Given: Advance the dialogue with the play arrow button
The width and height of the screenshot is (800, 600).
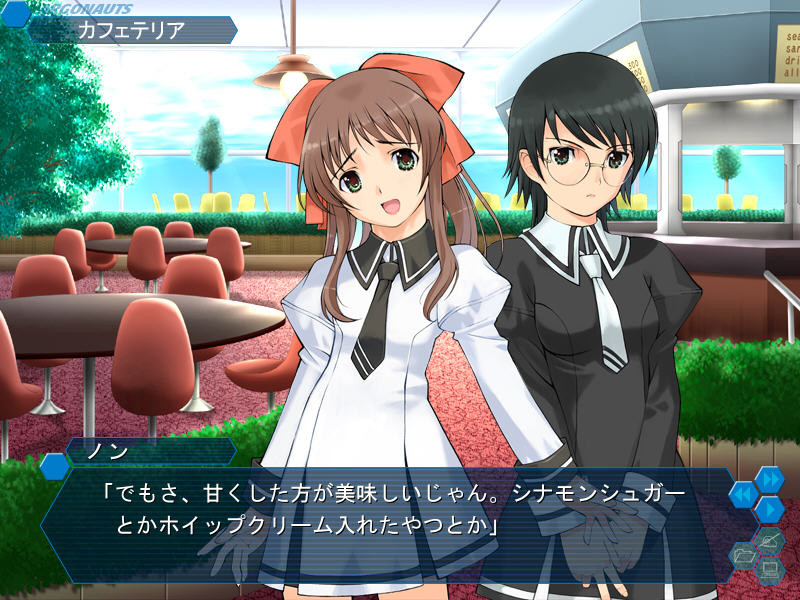Looking at the screenshot, I should coord(769,509).
